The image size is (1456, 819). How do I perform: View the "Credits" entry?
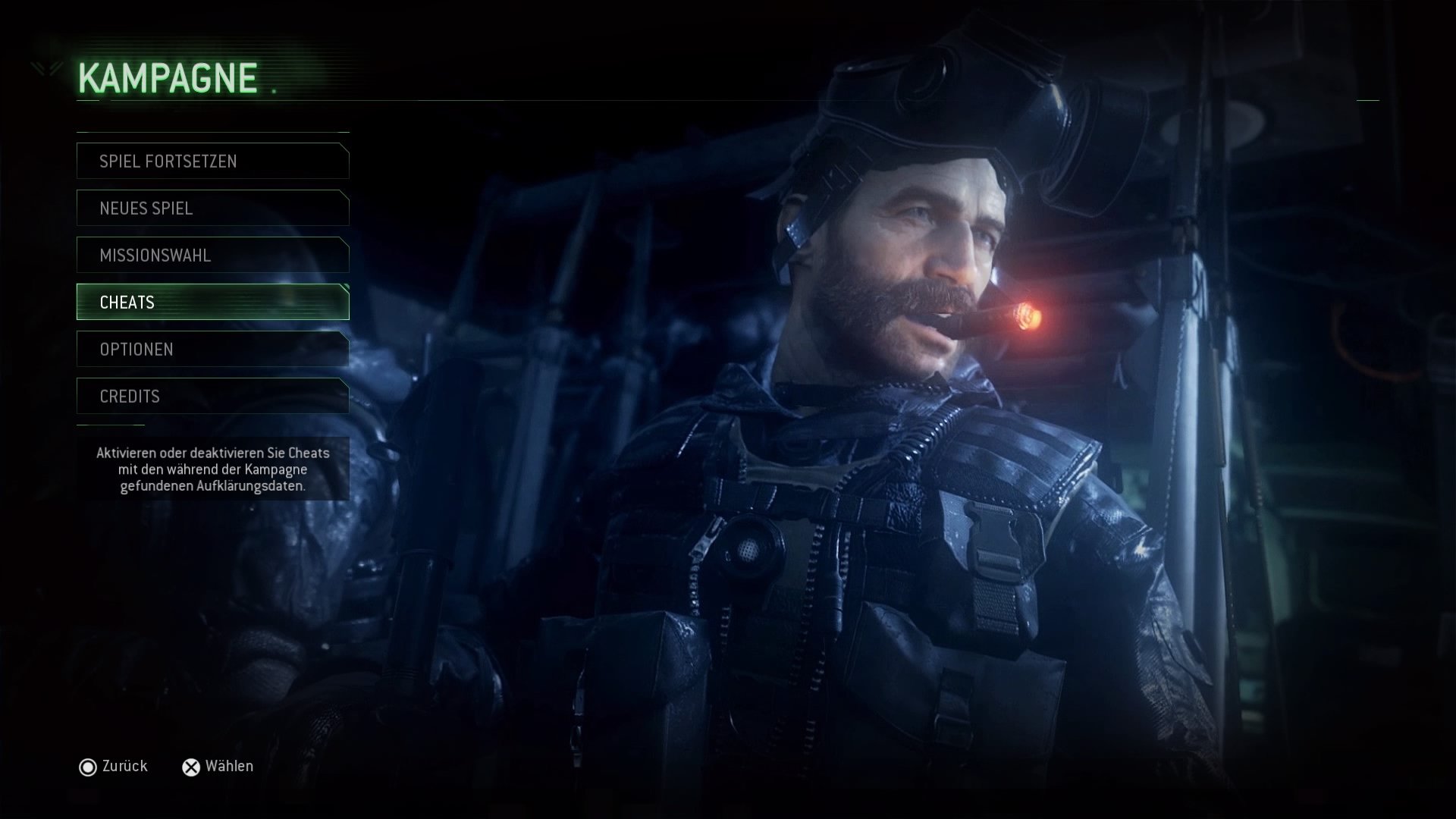(212, 396)
